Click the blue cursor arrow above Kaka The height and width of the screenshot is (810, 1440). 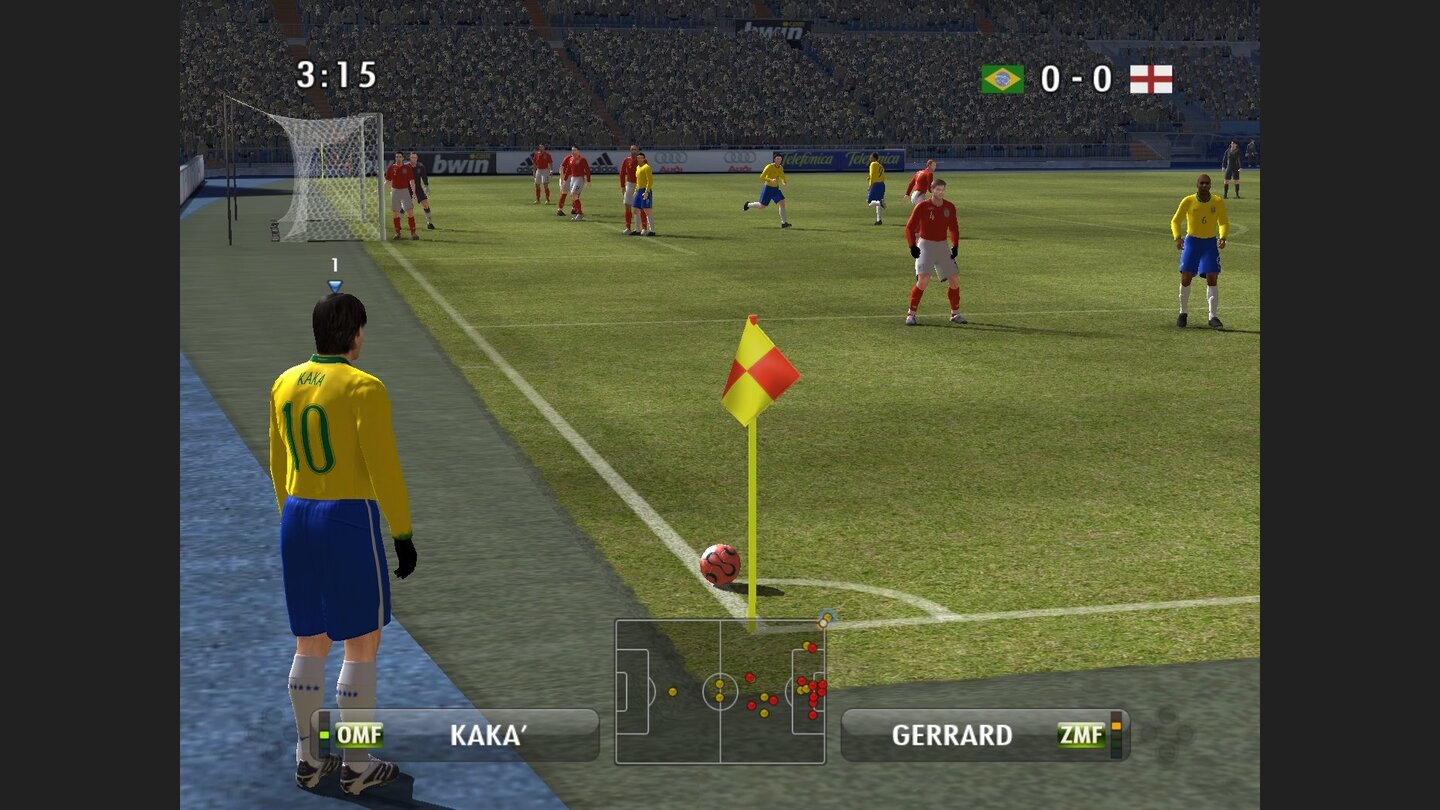click(x=333, y=285)
